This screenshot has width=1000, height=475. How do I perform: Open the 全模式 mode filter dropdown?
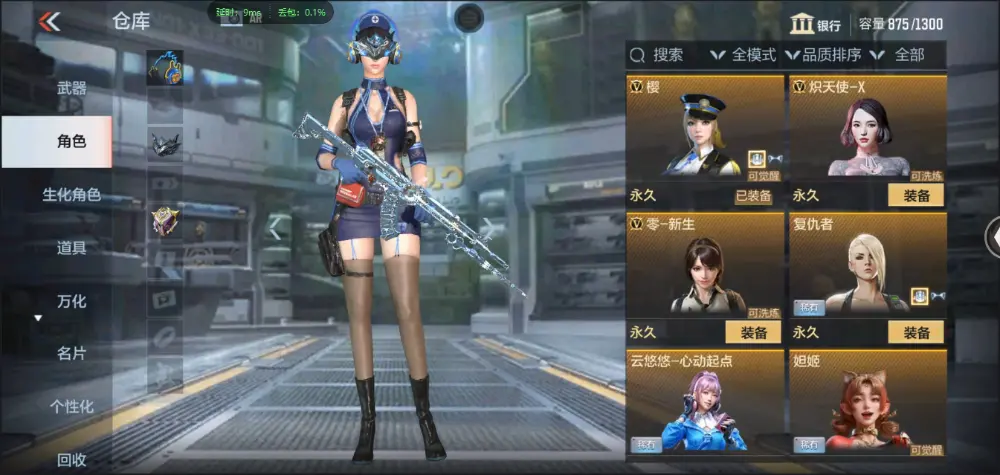pos(744,55)
